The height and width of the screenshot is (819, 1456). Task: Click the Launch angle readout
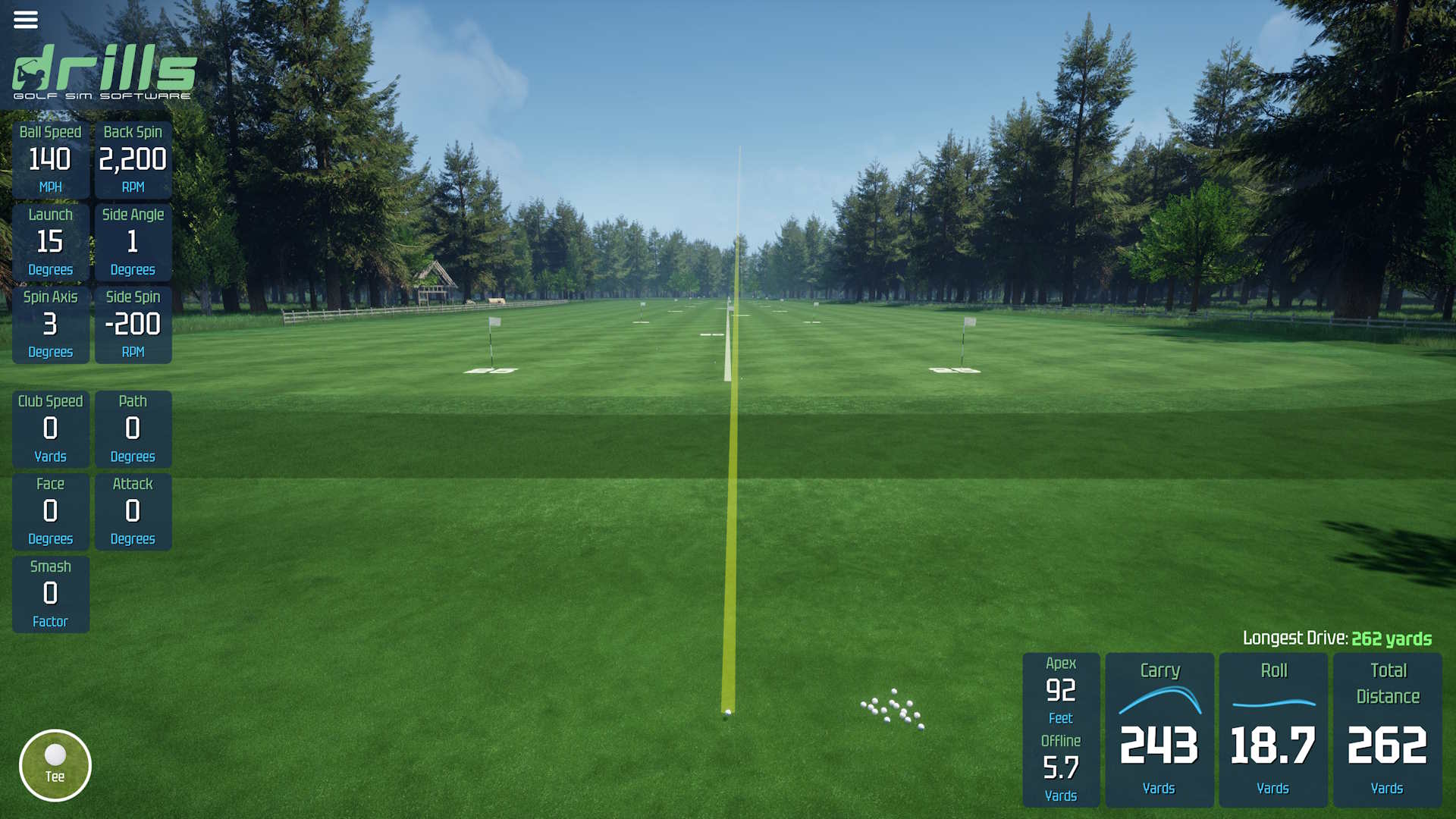[x=51, y=240]
